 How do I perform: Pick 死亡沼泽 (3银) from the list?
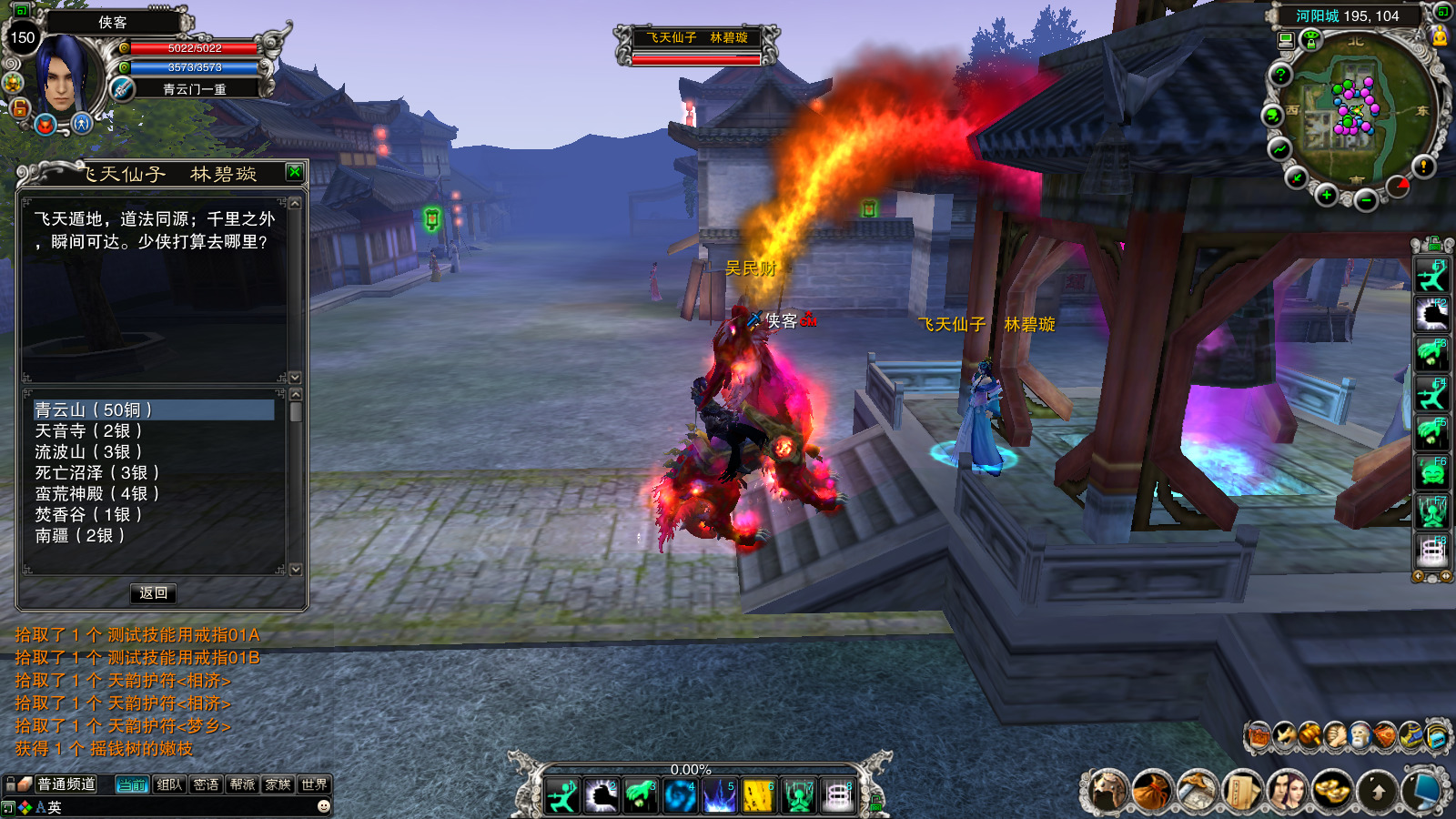pos(97,473)
